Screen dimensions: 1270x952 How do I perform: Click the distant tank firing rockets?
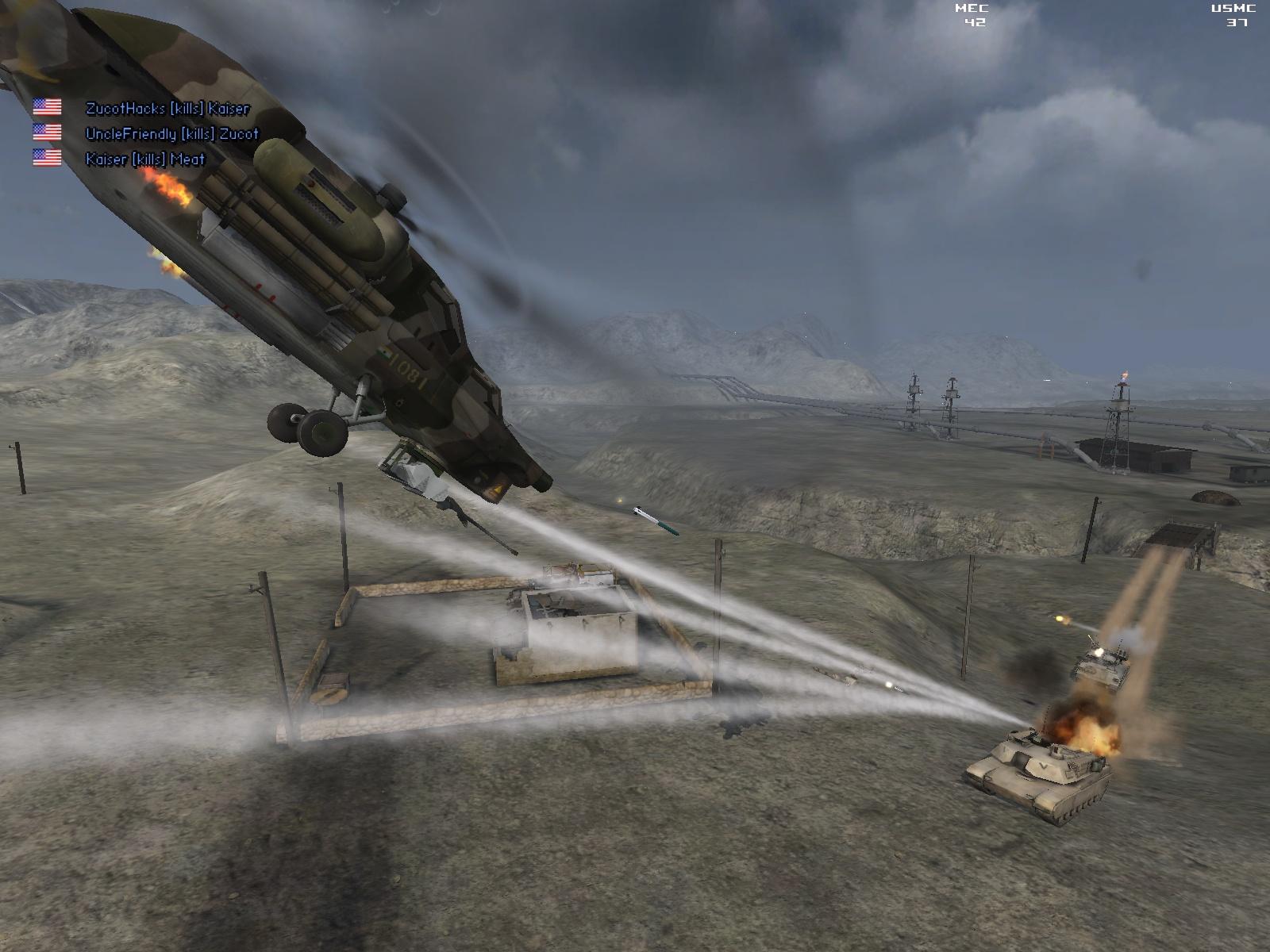point(1103,666)
